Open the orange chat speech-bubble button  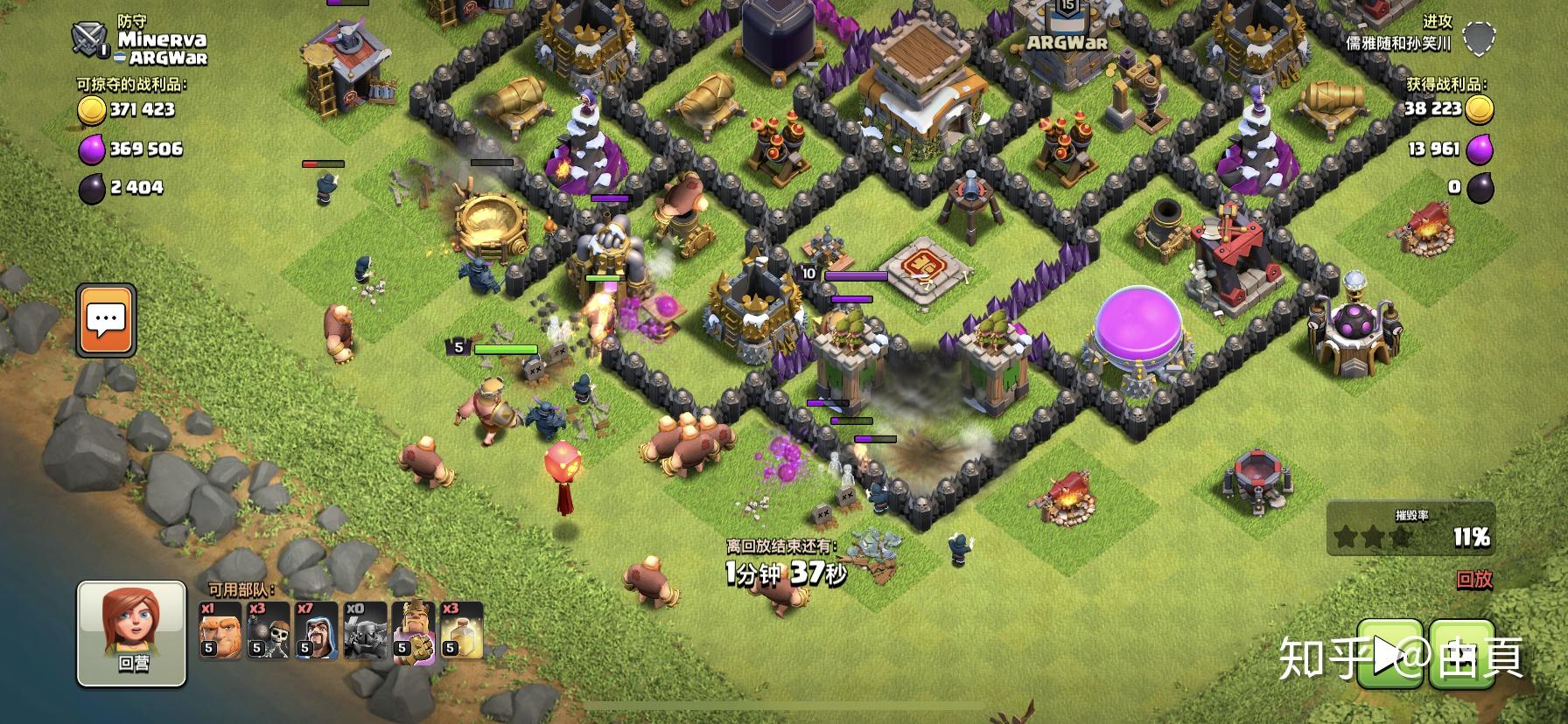[x=106, y=320]
